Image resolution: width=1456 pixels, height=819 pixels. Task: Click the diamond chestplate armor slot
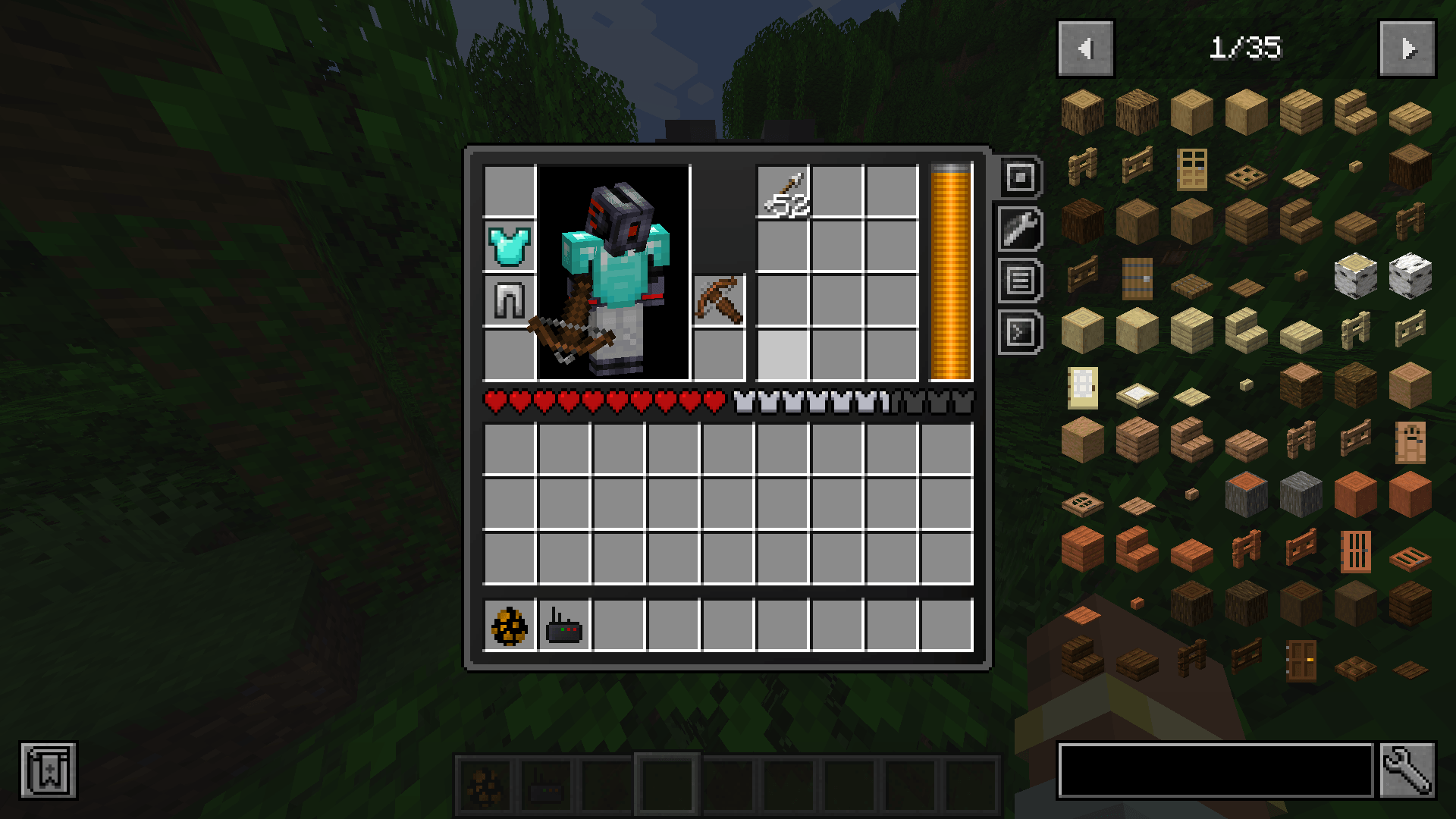point(509,243)
